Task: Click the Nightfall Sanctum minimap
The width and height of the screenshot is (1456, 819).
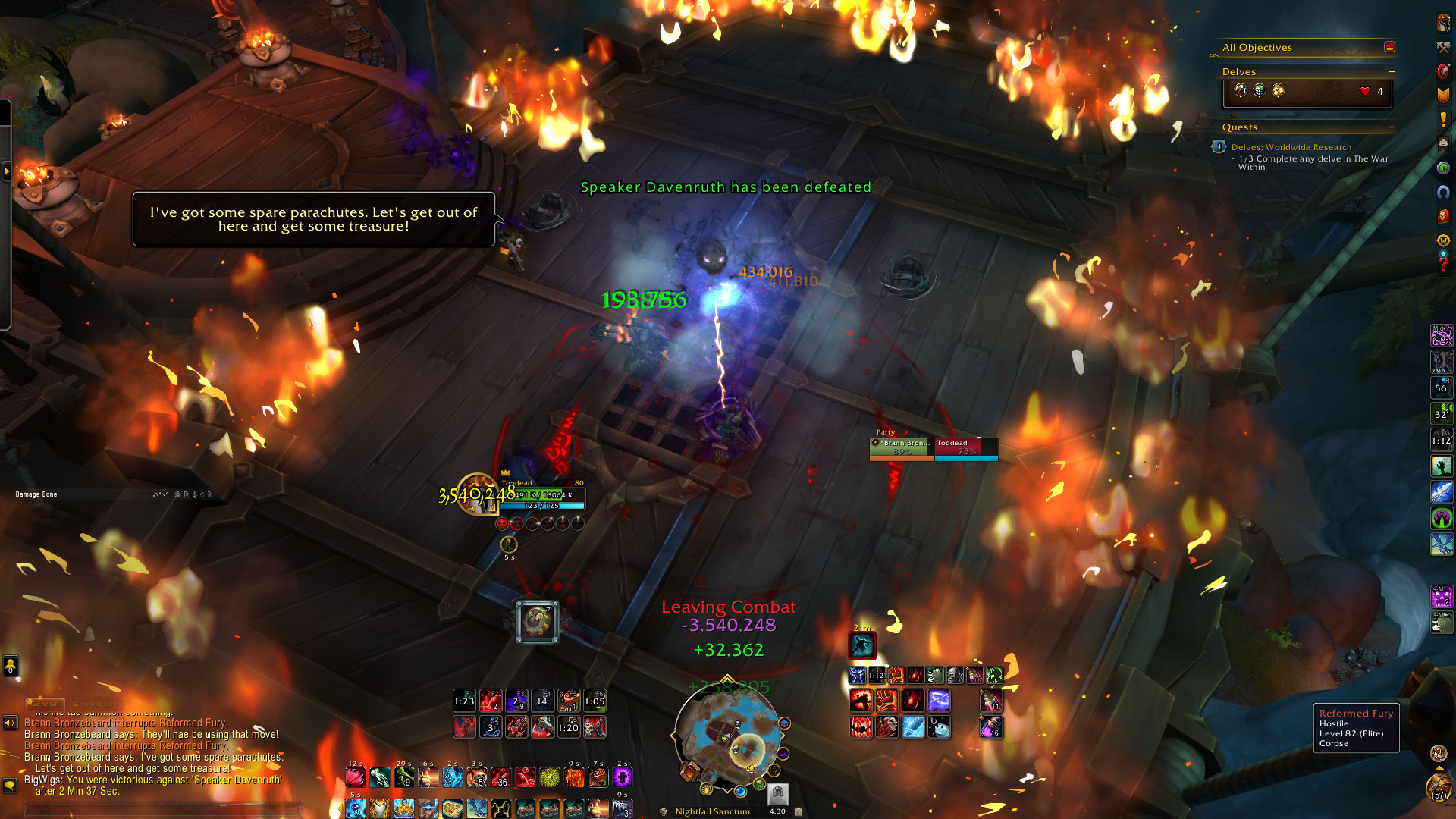Action: 726,733
